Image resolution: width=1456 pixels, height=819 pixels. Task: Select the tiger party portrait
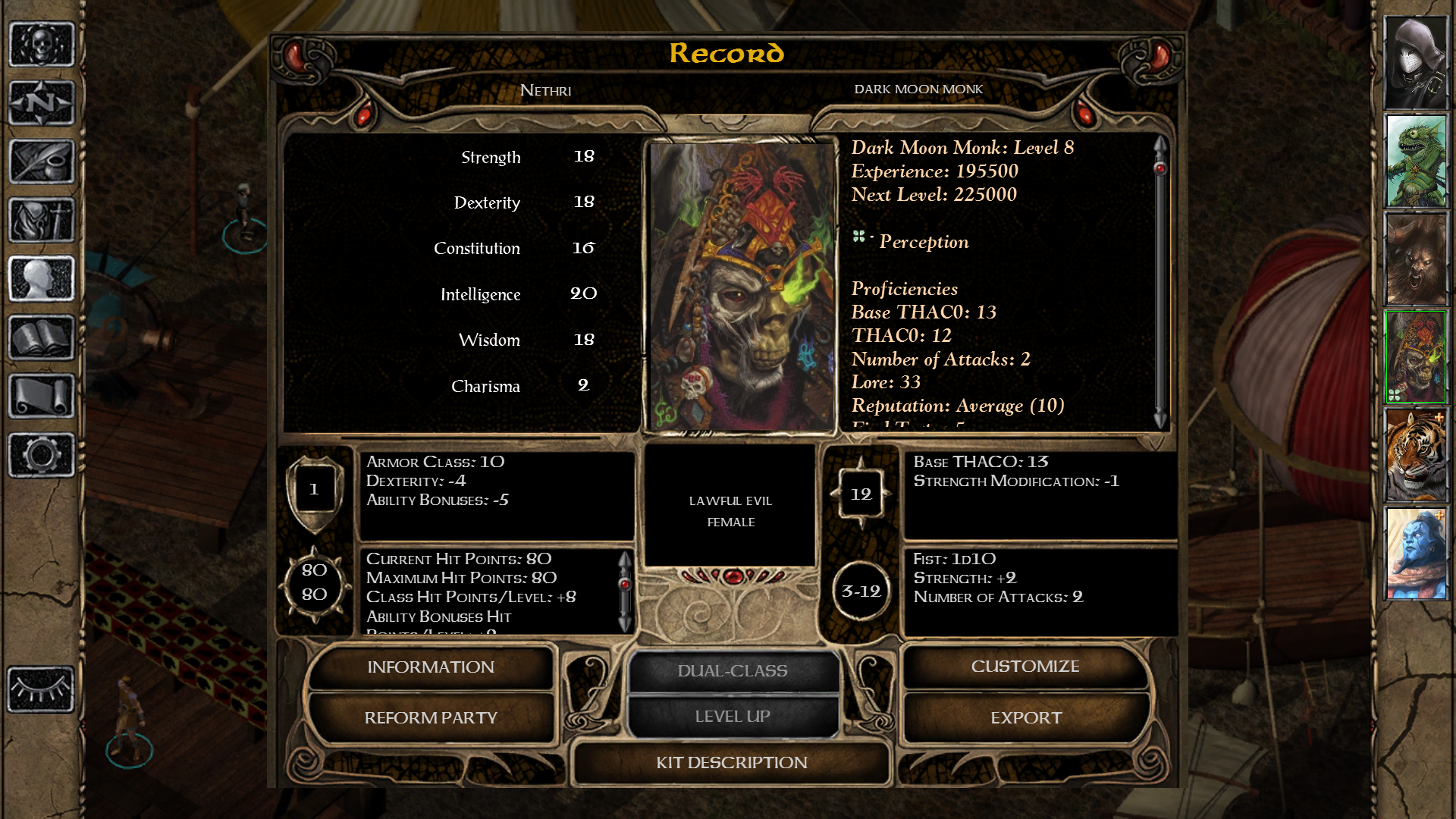(1416, 456)
